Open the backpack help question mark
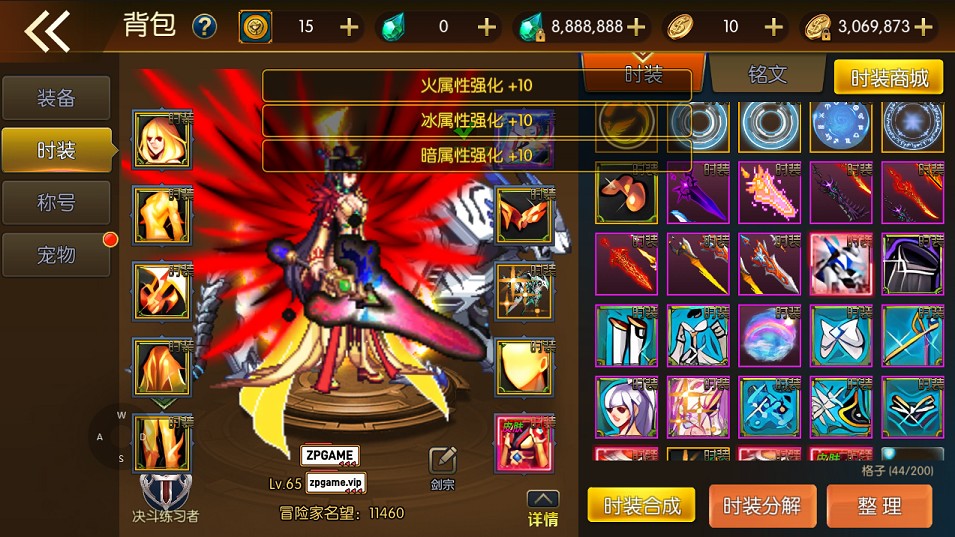The width and height of the screenshot is (955, 537). [204, 26]
